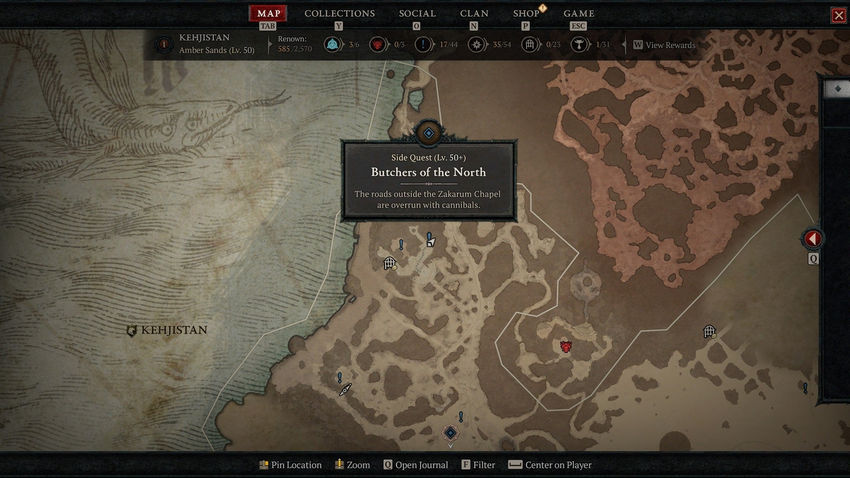Click the Butchers of the North quest marker
The image size is (850, 478).
coord(429,133)
